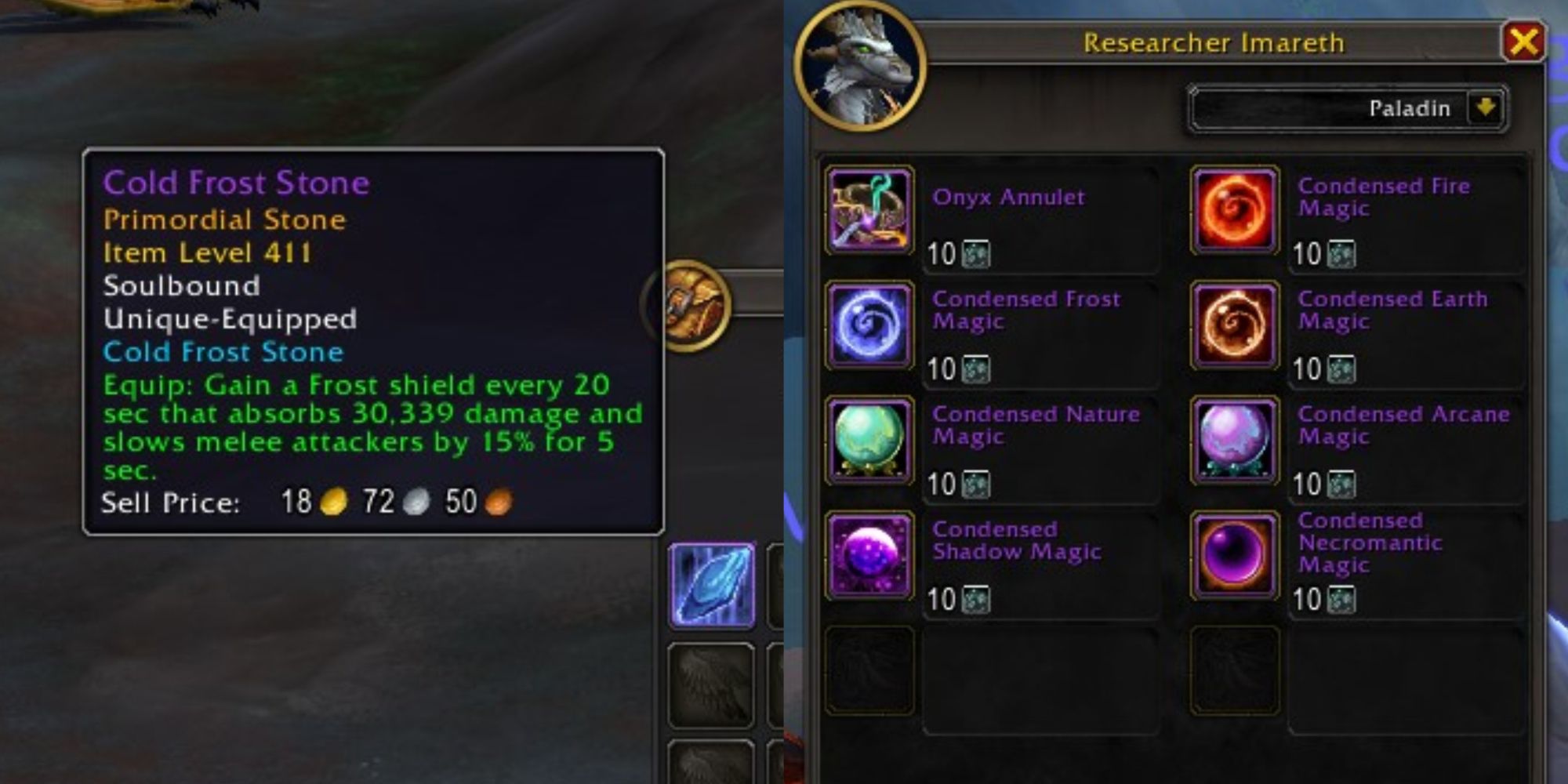
Task: Select the Onyx Annulet item icon
Action: 869,208
